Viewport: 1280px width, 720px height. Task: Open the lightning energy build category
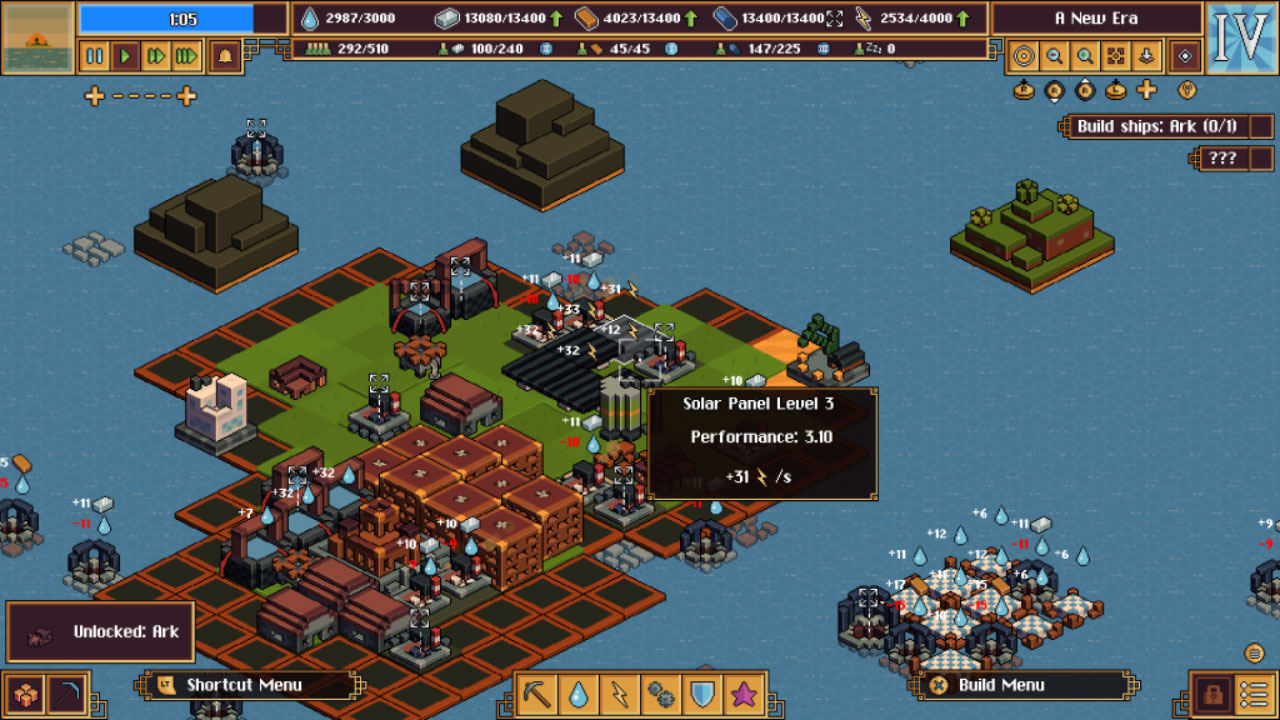[620, 692]
